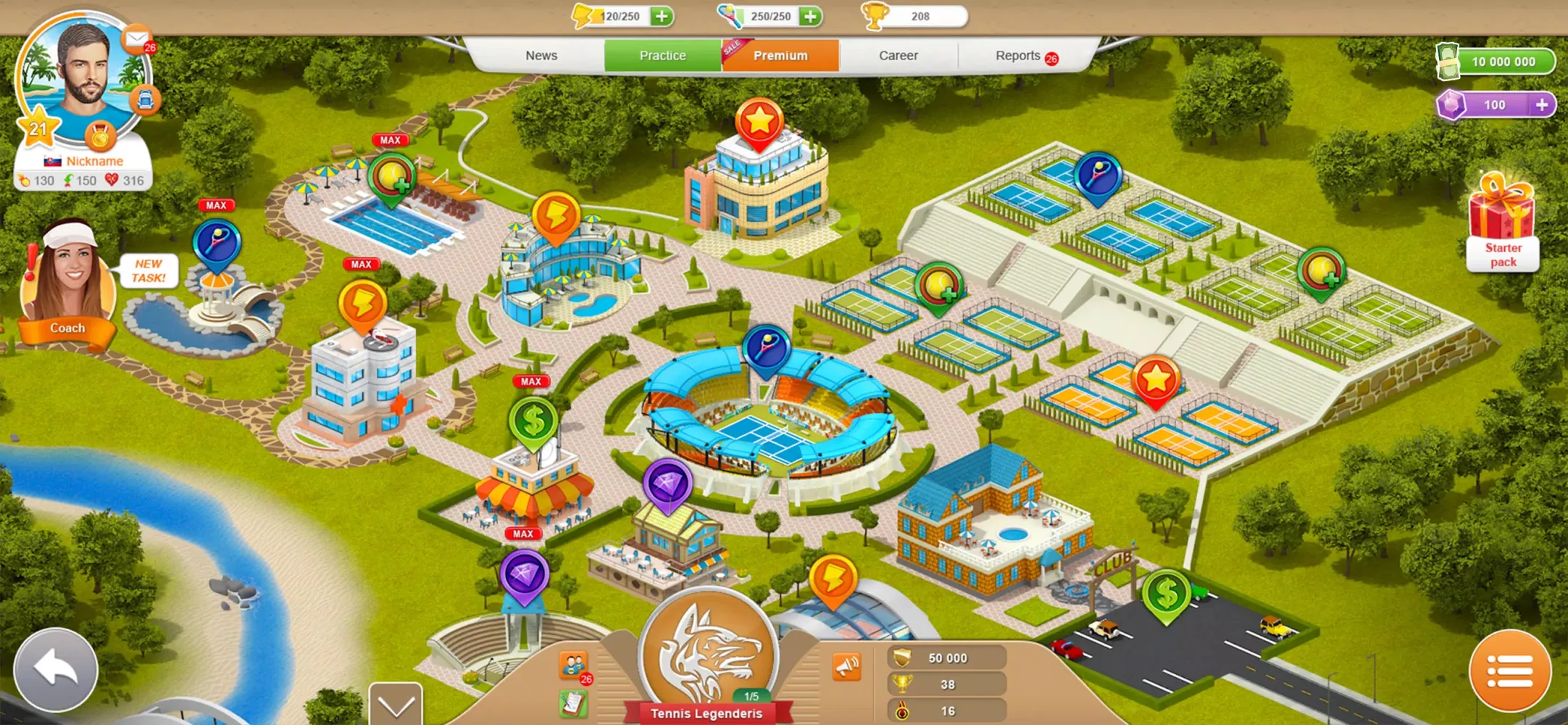
Task: Talk to the Coach about the new task
Action: pyautogui.click(x=68, y=284)
